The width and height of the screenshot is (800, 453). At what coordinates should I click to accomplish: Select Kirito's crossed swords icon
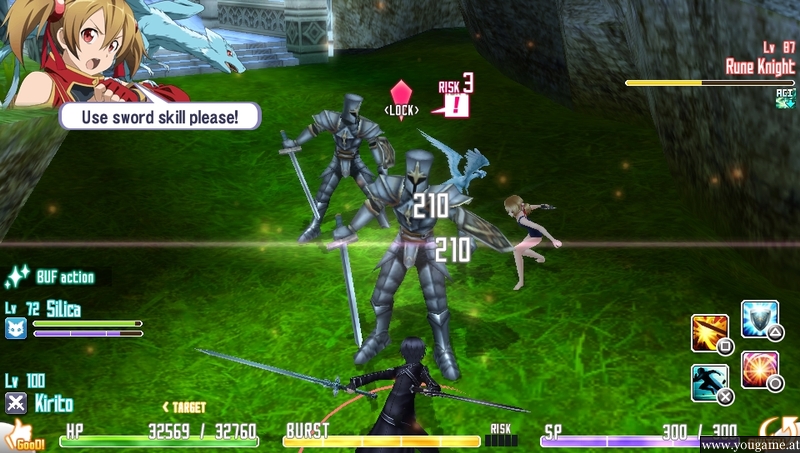[16, 403]
